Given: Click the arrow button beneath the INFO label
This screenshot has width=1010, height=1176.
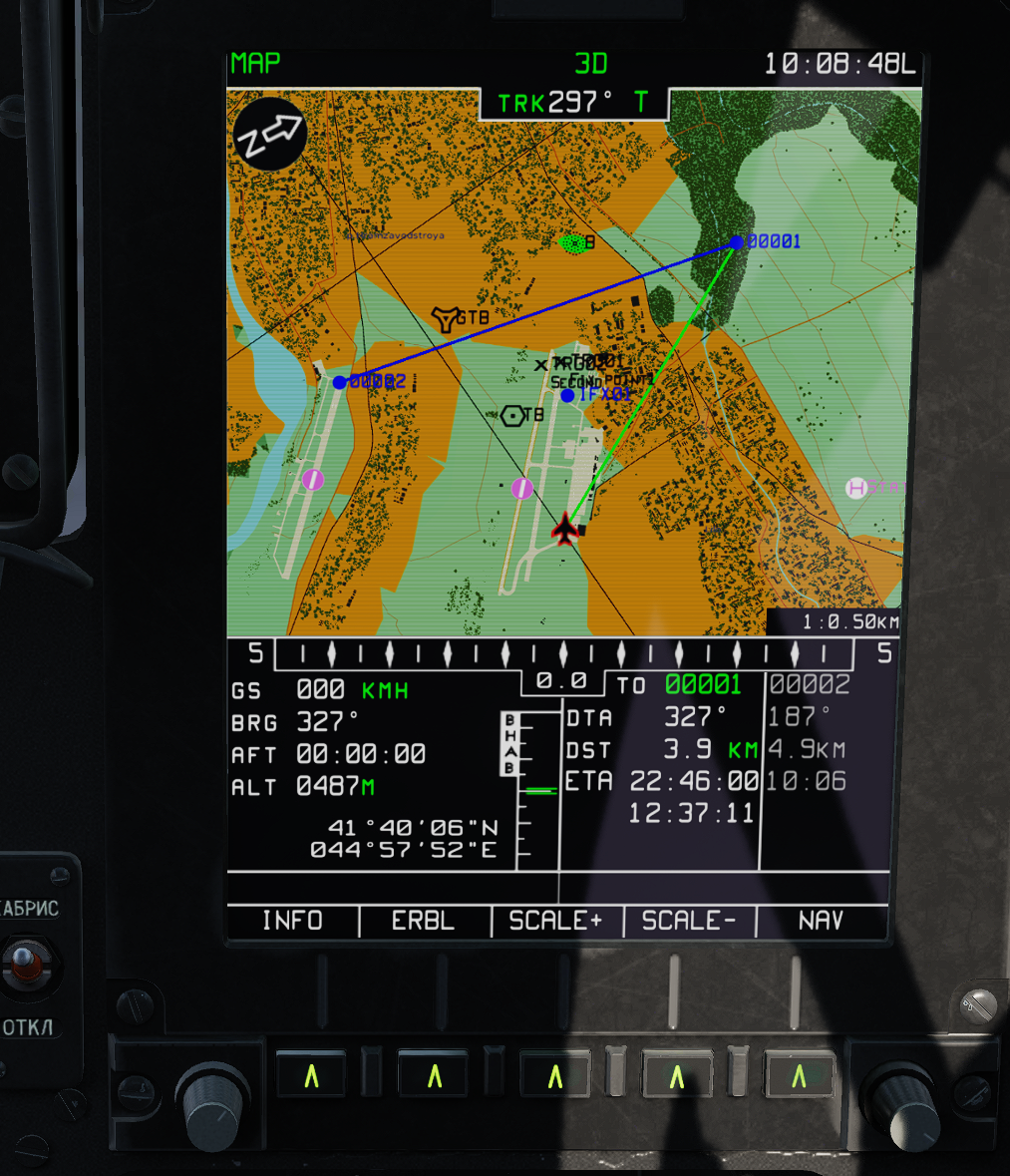Looking at the screenshot, I should pos(311,1076).
